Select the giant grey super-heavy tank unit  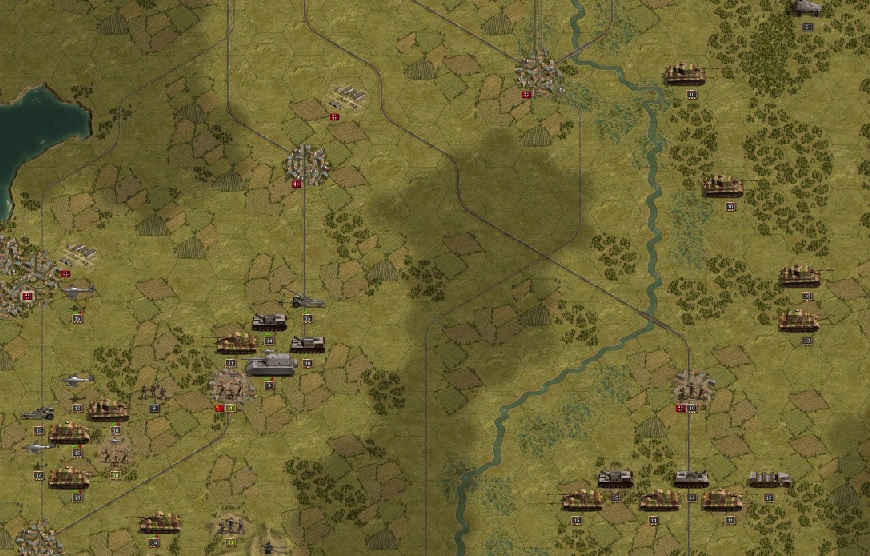tap(270, 365)
